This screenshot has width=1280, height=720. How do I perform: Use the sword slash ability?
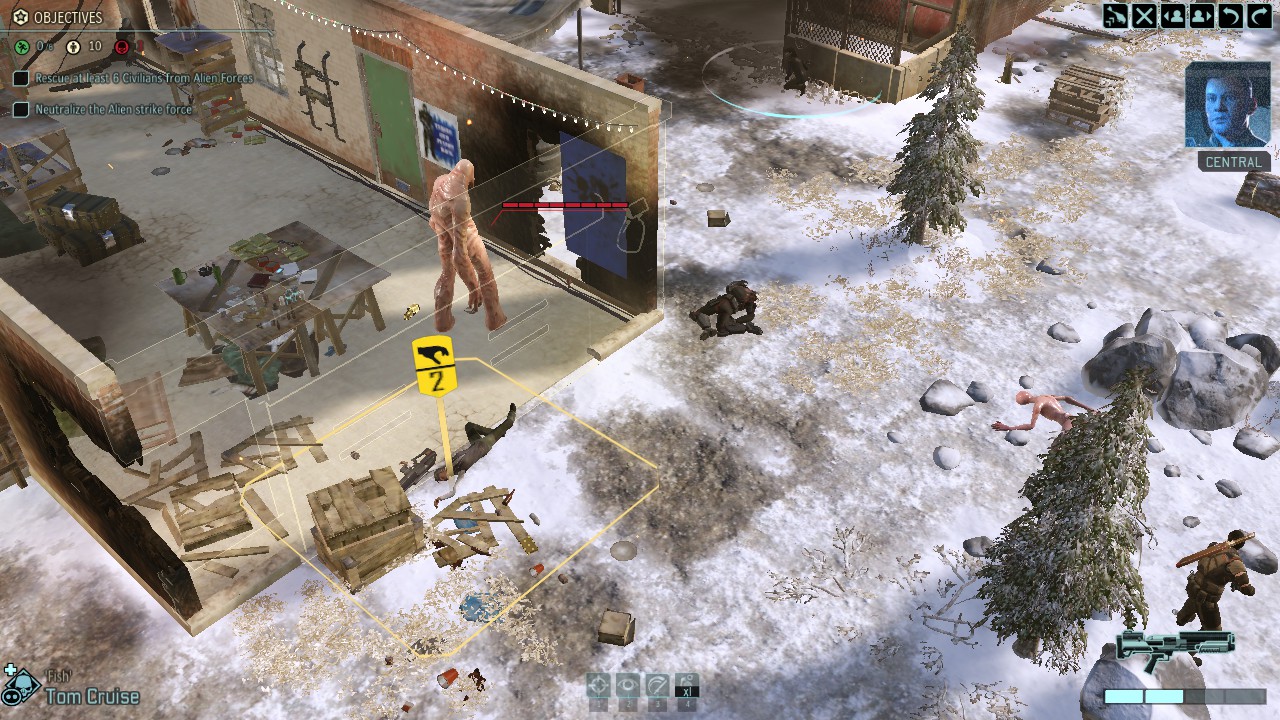[656, 685]
